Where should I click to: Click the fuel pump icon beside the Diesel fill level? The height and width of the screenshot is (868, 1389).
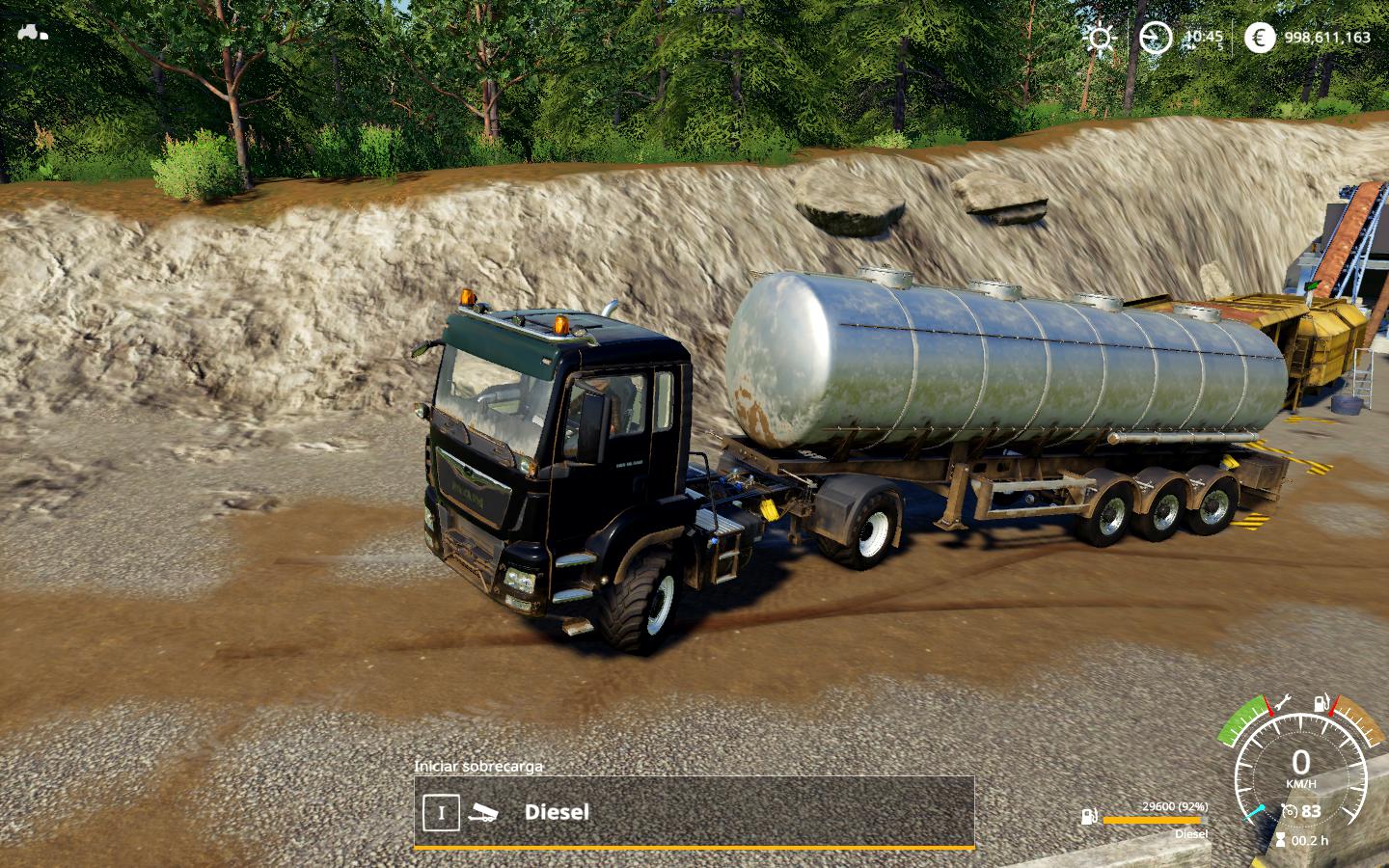point(1089,819)
